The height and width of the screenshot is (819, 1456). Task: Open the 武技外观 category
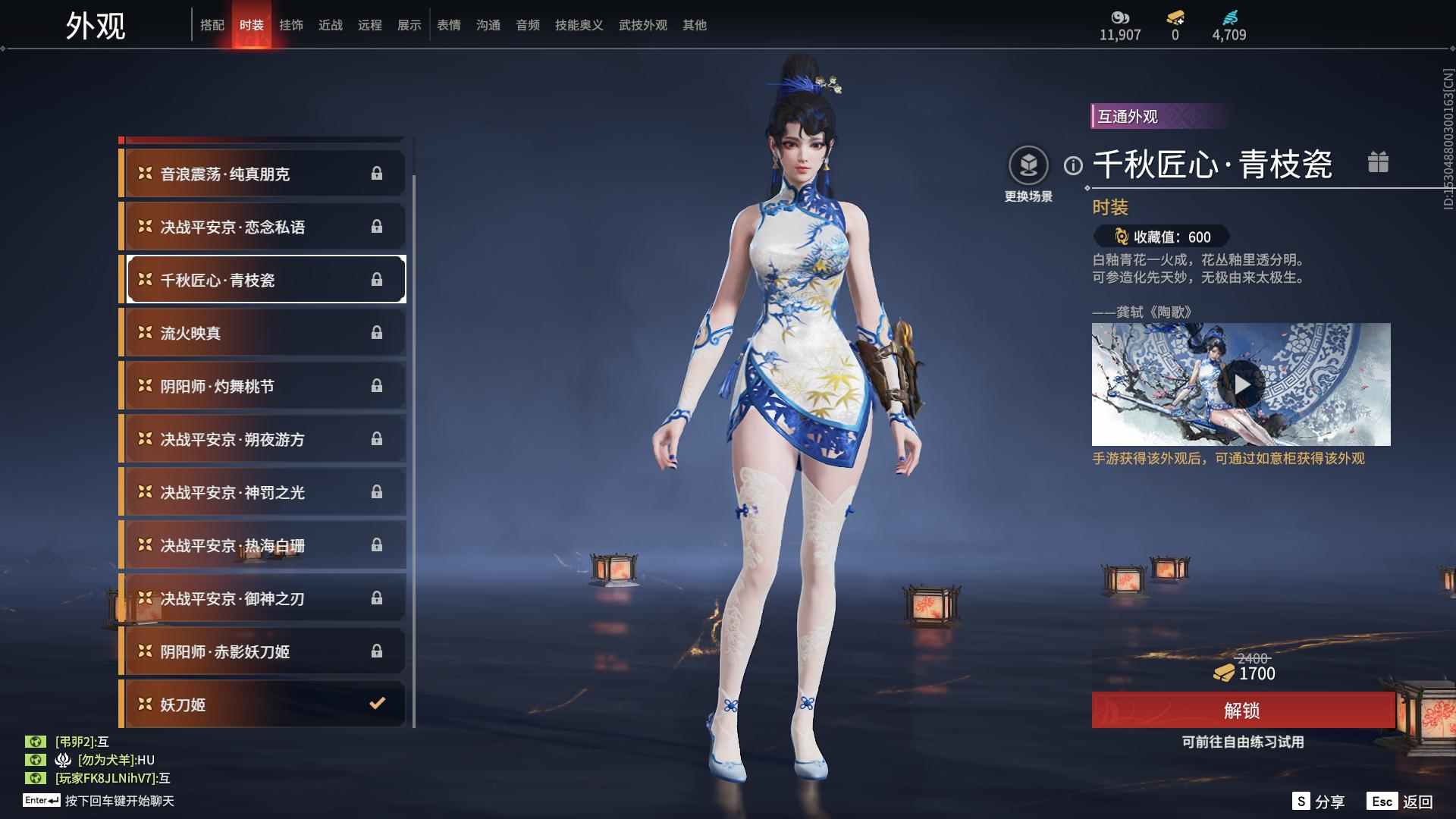pos(642,24)
